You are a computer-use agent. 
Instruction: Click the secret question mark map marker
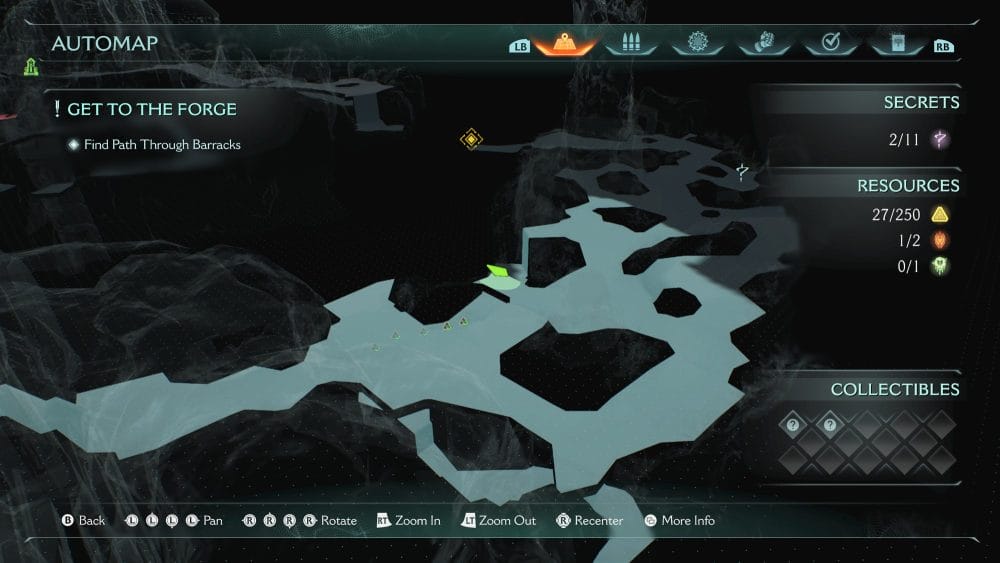pyautogui.click(x=742, y=172)
